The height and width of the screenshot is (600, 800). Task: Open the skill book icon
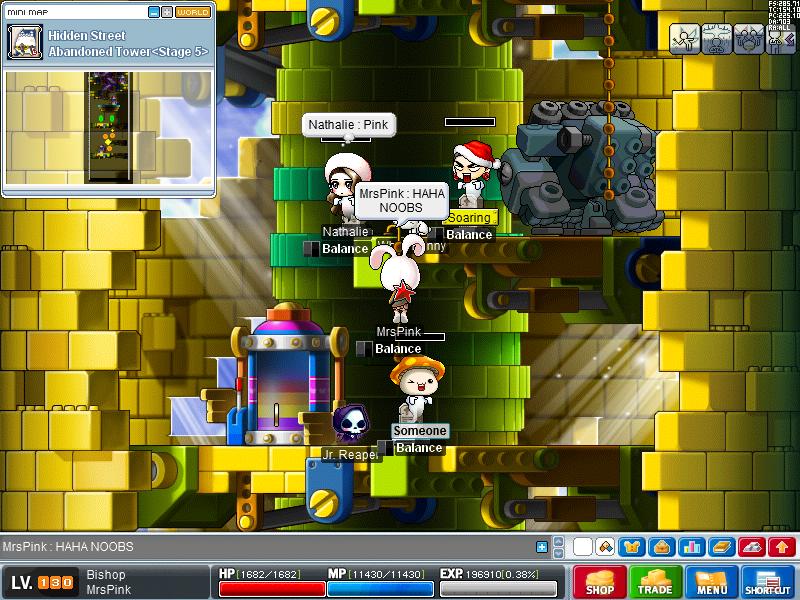[721, 547]
